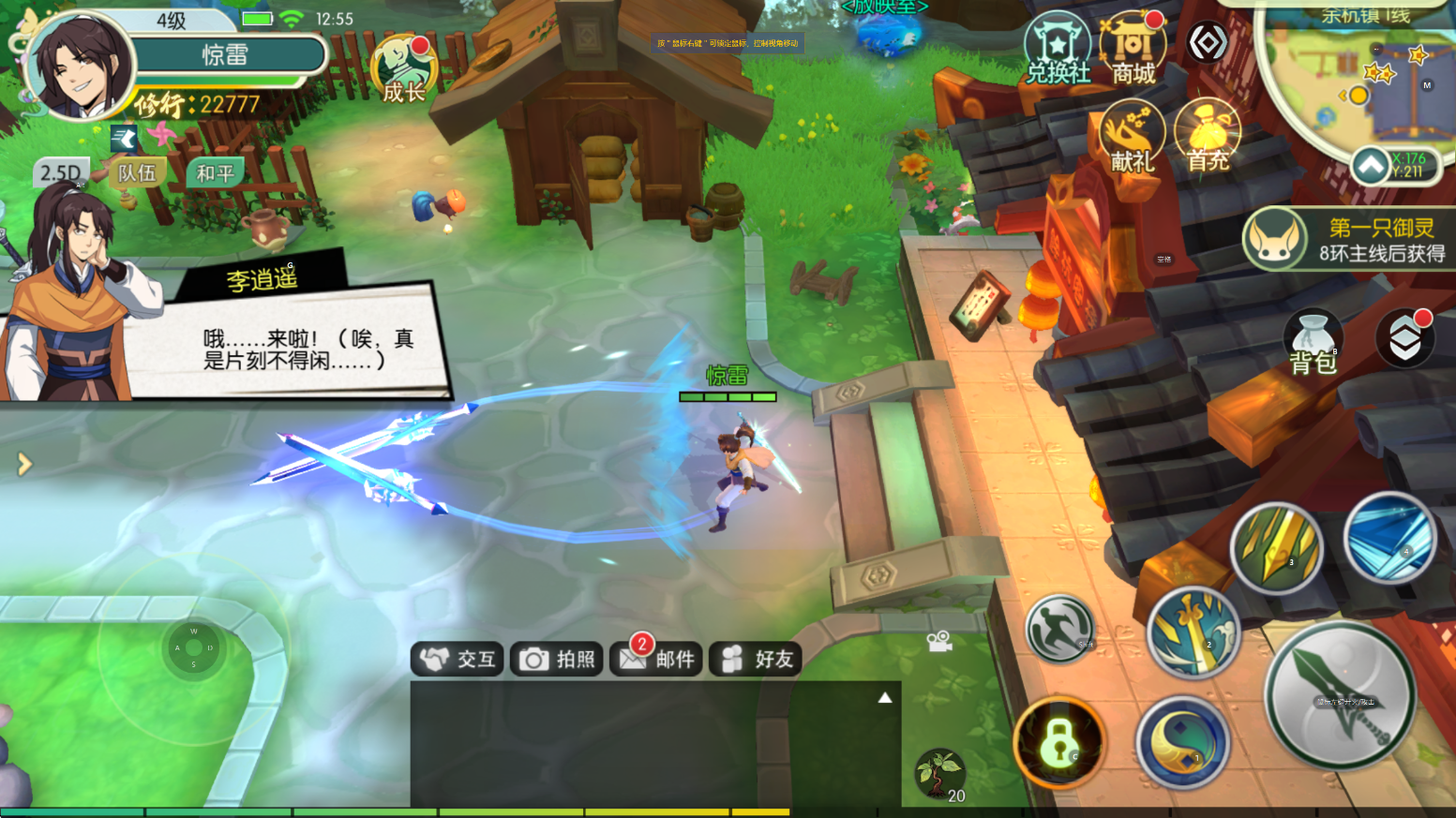1456x818 pixels.
Task: Open the 交互 interaction menu
Action: (x=458, y=660)
